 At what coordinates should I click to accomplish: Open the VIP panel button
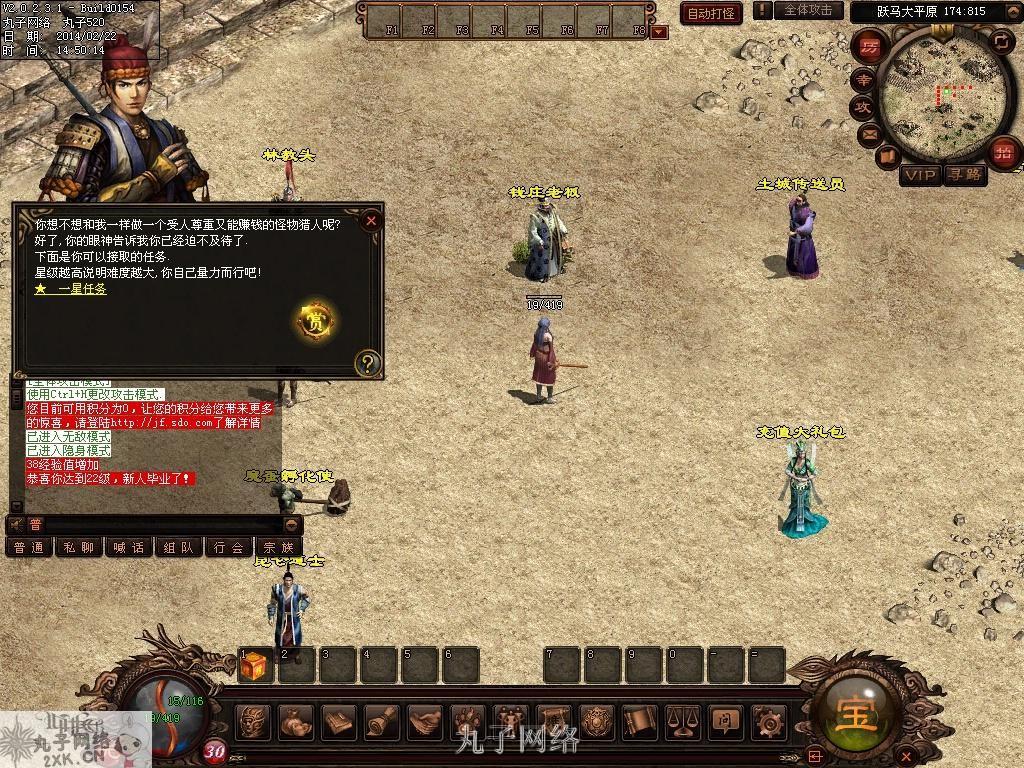920,175
